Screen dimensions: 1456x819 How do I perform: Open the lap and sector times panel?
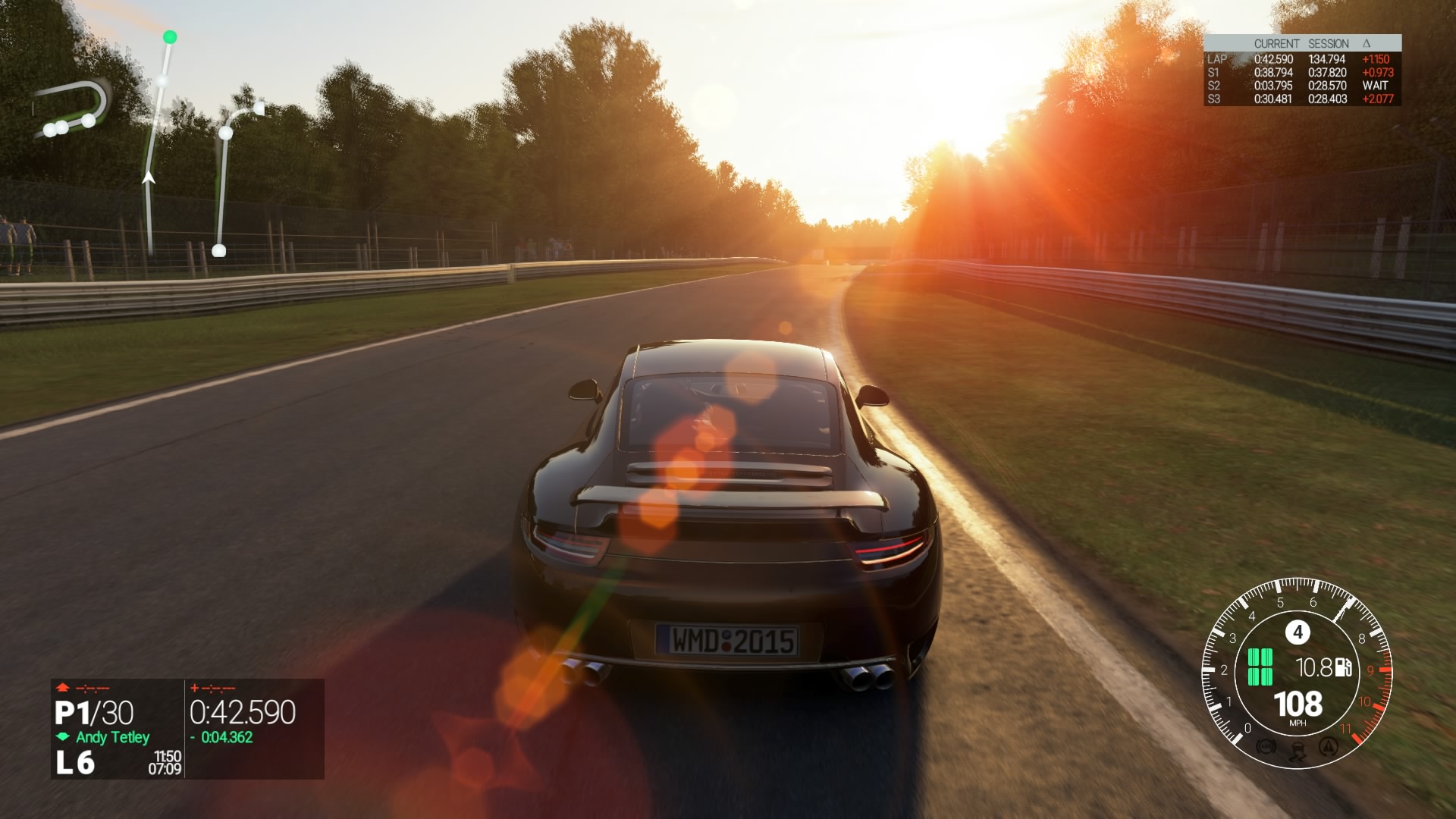click(x=1302, y=71)
